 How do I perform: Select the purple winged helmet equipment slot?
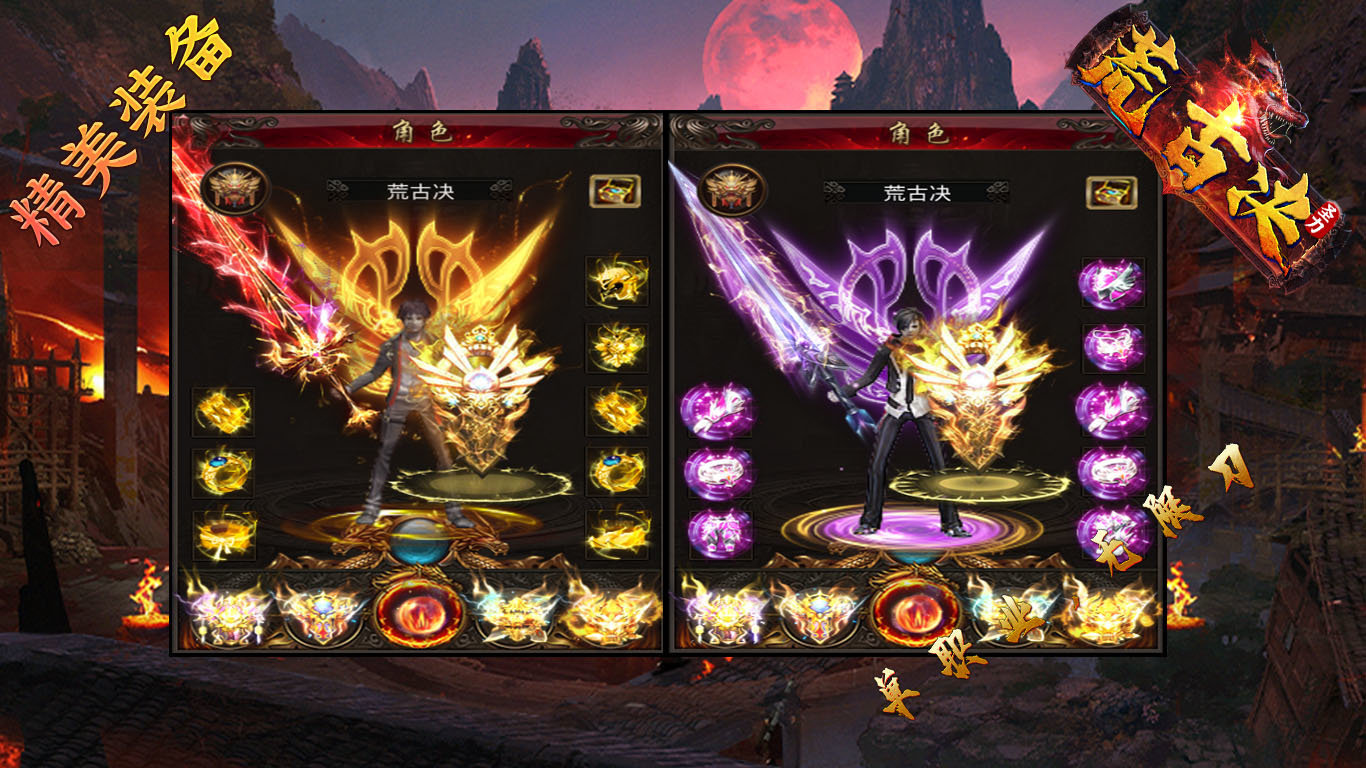point(1111,283)
